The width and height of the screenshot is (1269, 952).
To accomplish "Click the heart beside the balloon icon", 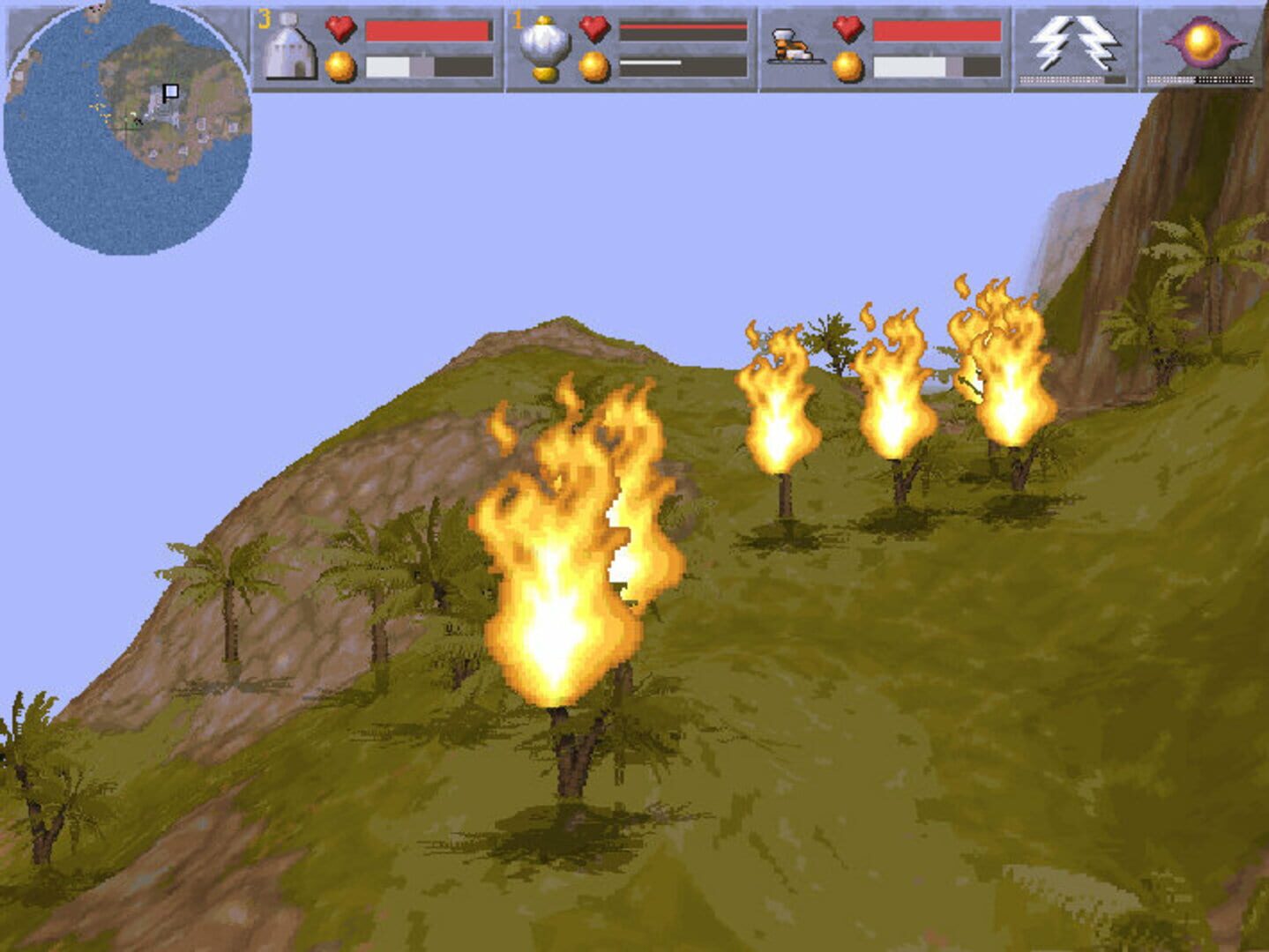I will click(x=593, y=29).
